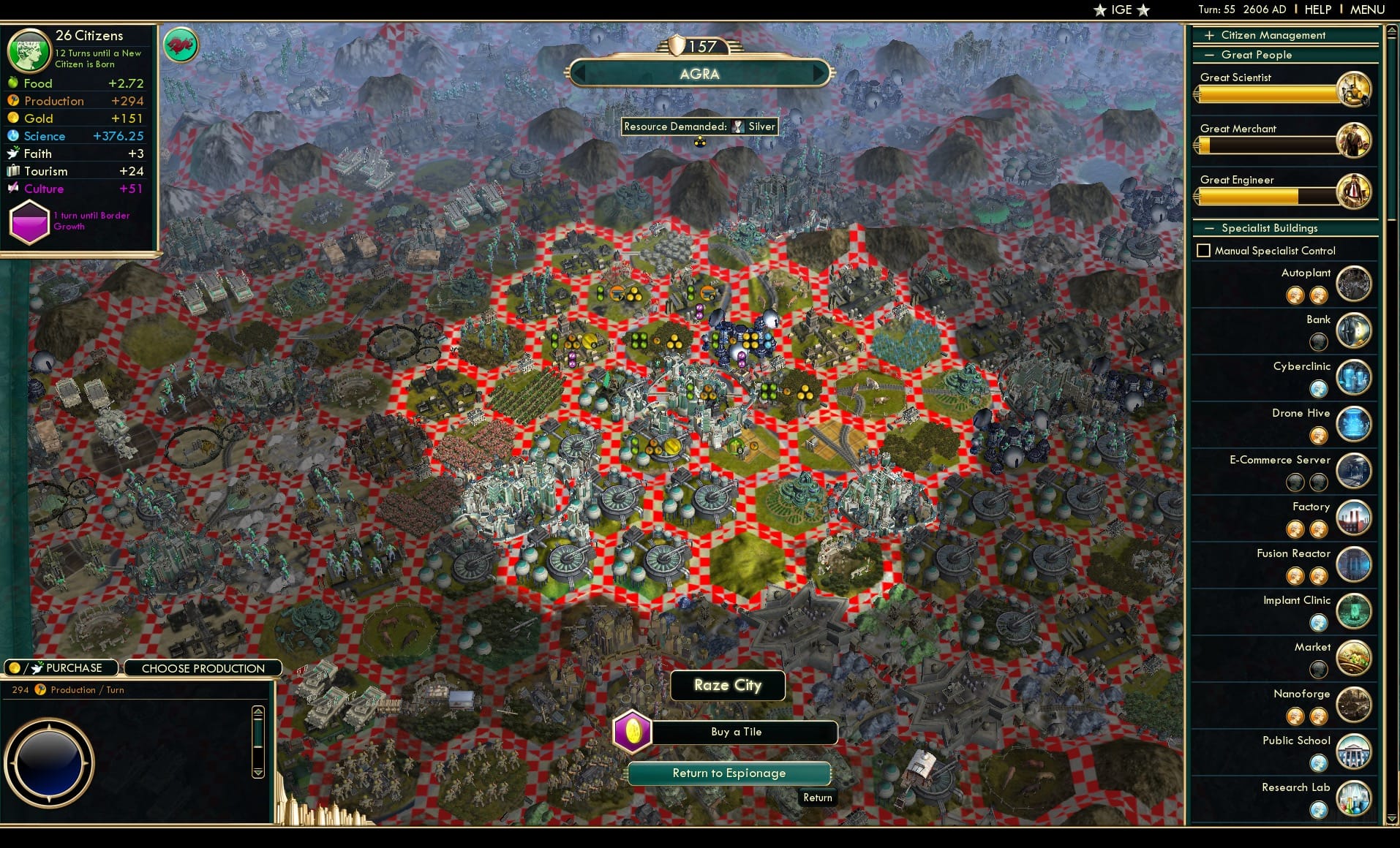Open the MENU in the top bar
The height and width of the screenshot is (848, 1400).
[x=1366, y=10]
